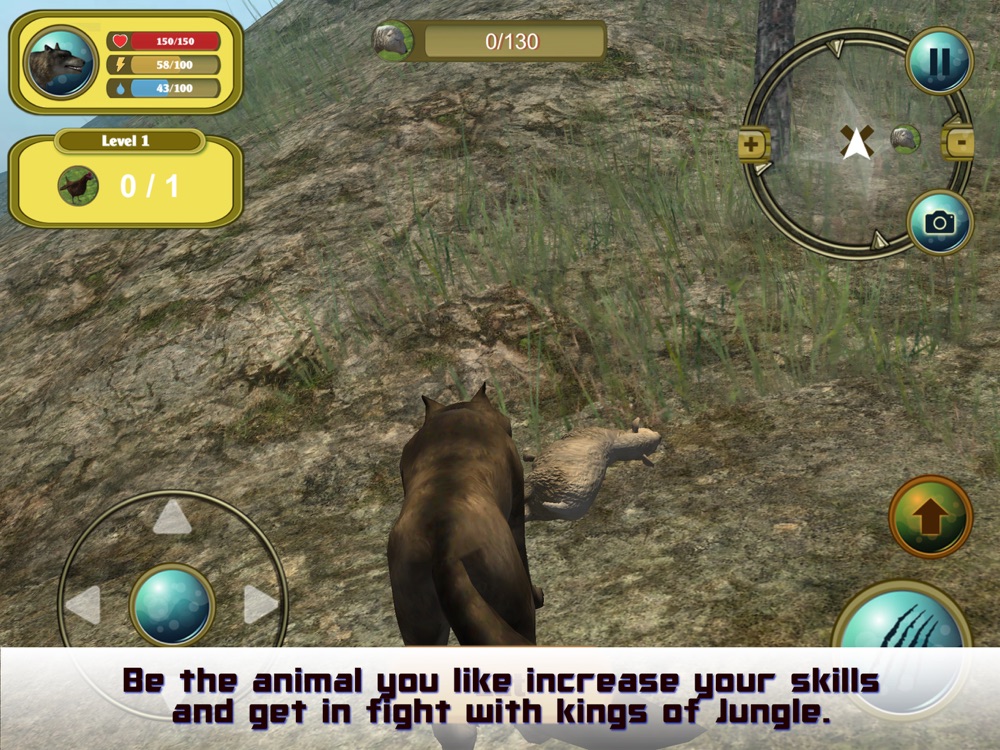The height and width of the screenshot is (750, 1000).
Task: Tap the camera view button
Action: (x=939, y=223)
